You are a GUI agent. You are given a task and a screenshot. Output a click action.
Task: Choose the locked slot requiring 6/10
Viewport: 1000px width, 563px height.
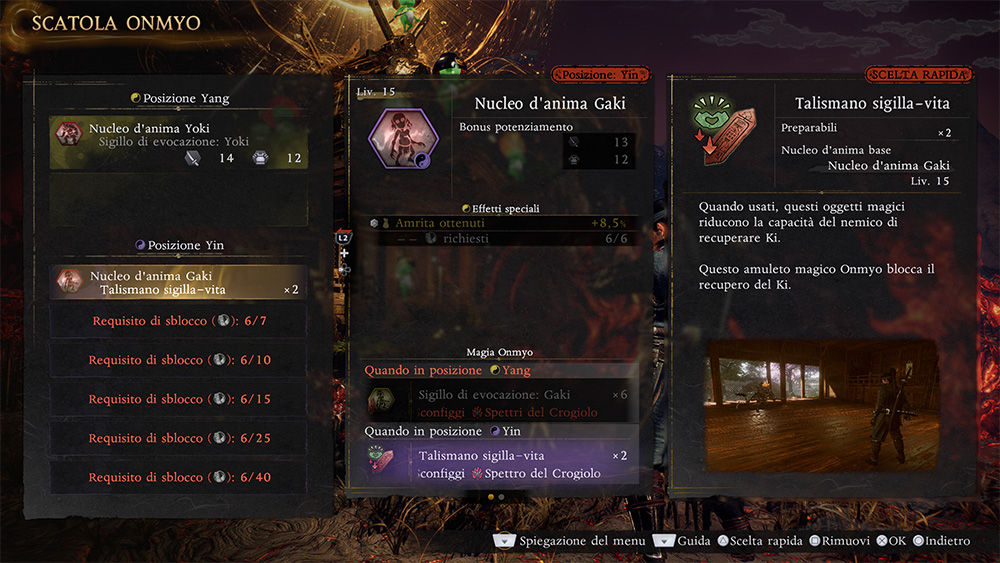tap(178, 360)
